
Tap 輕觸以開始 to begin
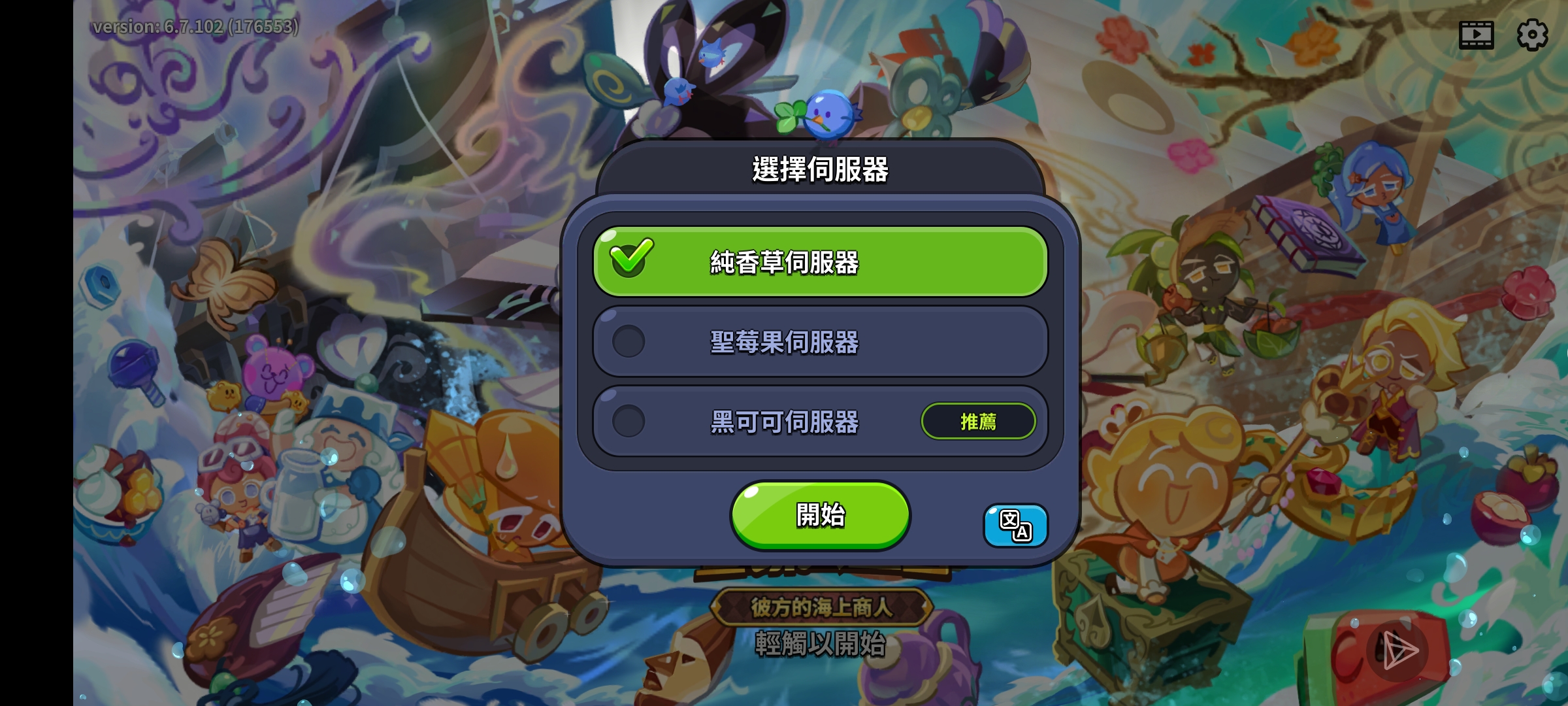820,646
